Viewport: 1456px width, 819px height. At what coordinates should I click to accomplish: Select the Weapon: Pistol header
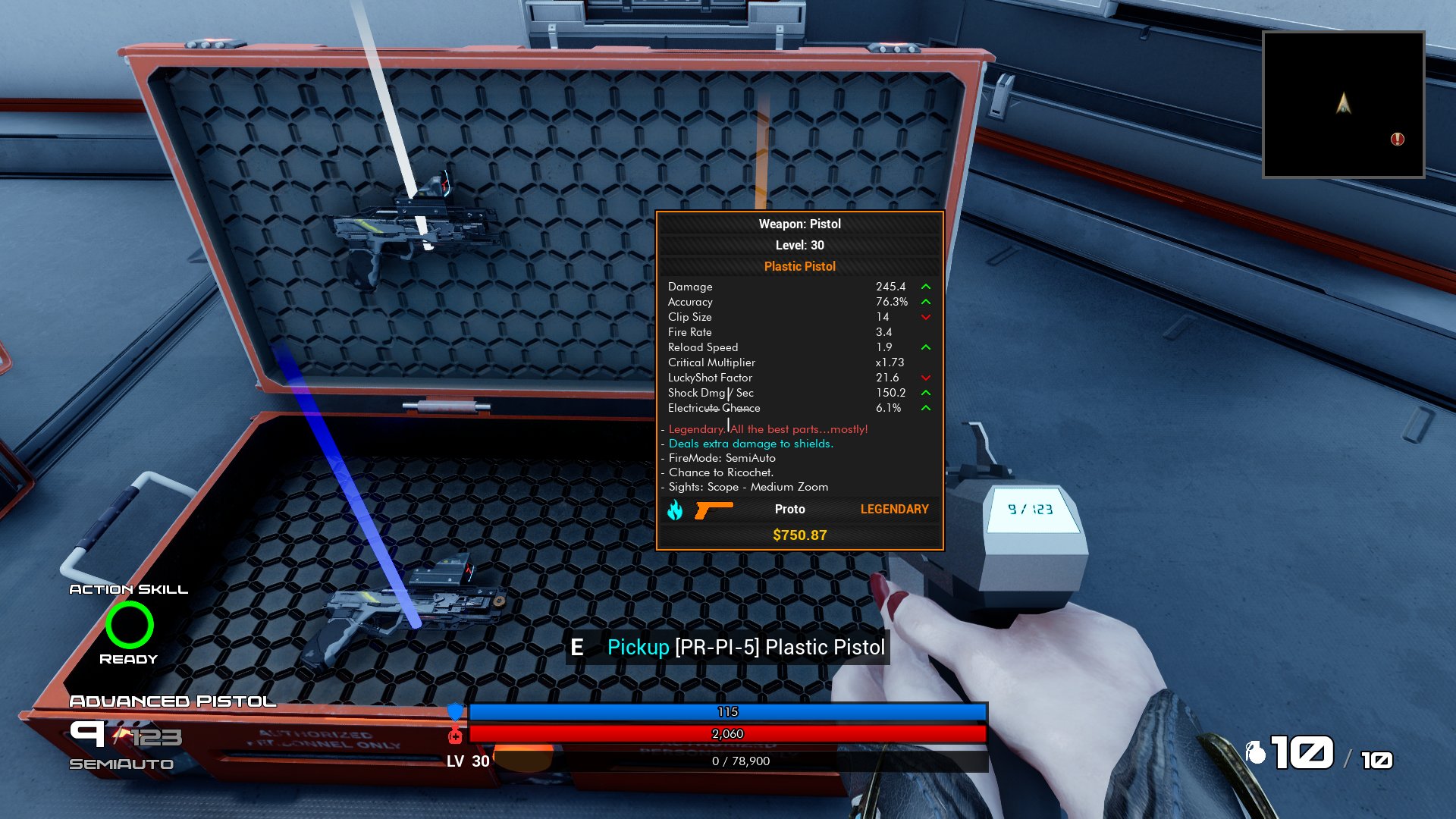pyautogui.click(x=799, y=223)
